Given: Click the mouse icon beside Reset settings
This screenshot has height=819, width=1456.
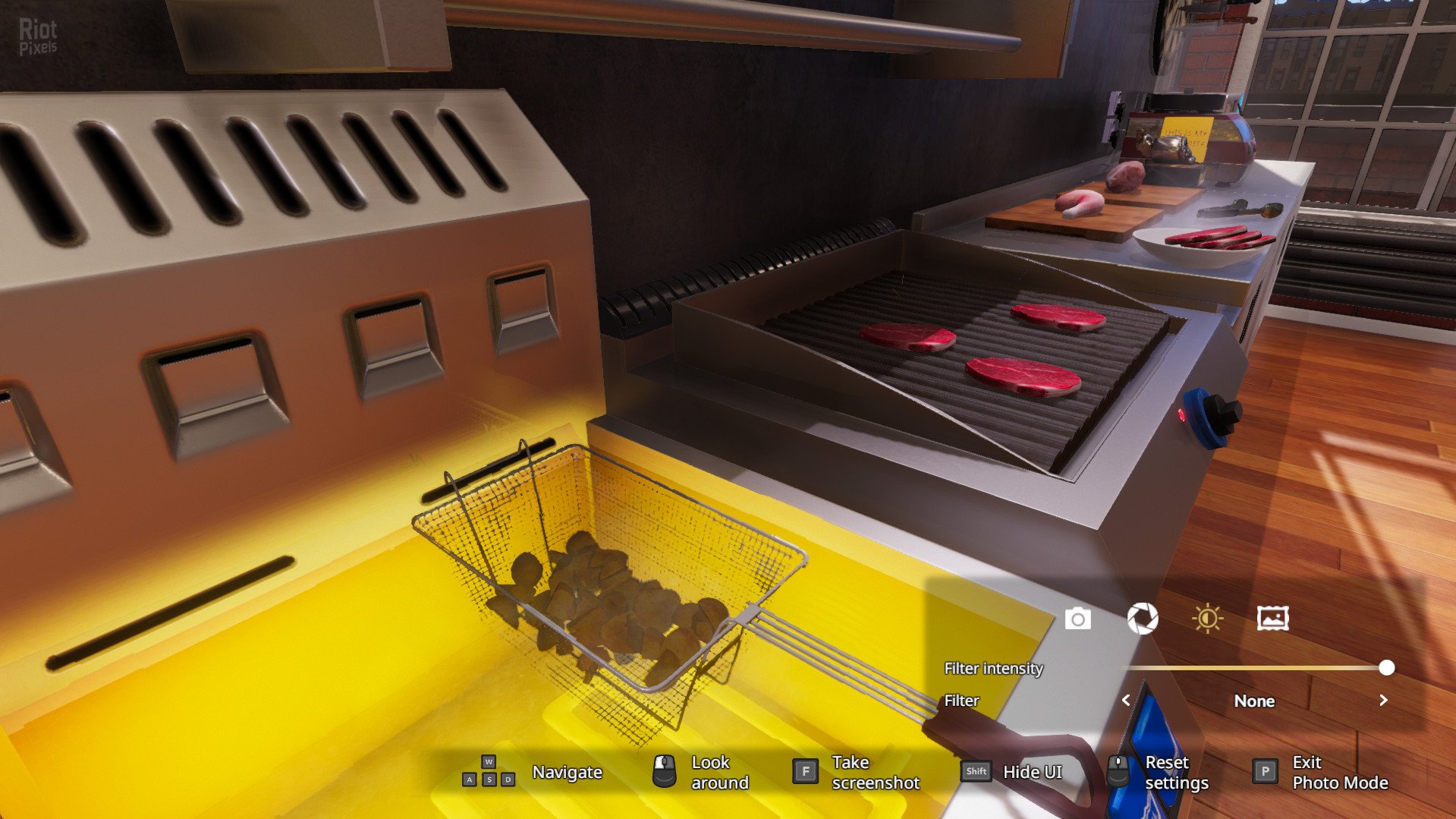Looking at the screenshot, I should pos(1118,771).
